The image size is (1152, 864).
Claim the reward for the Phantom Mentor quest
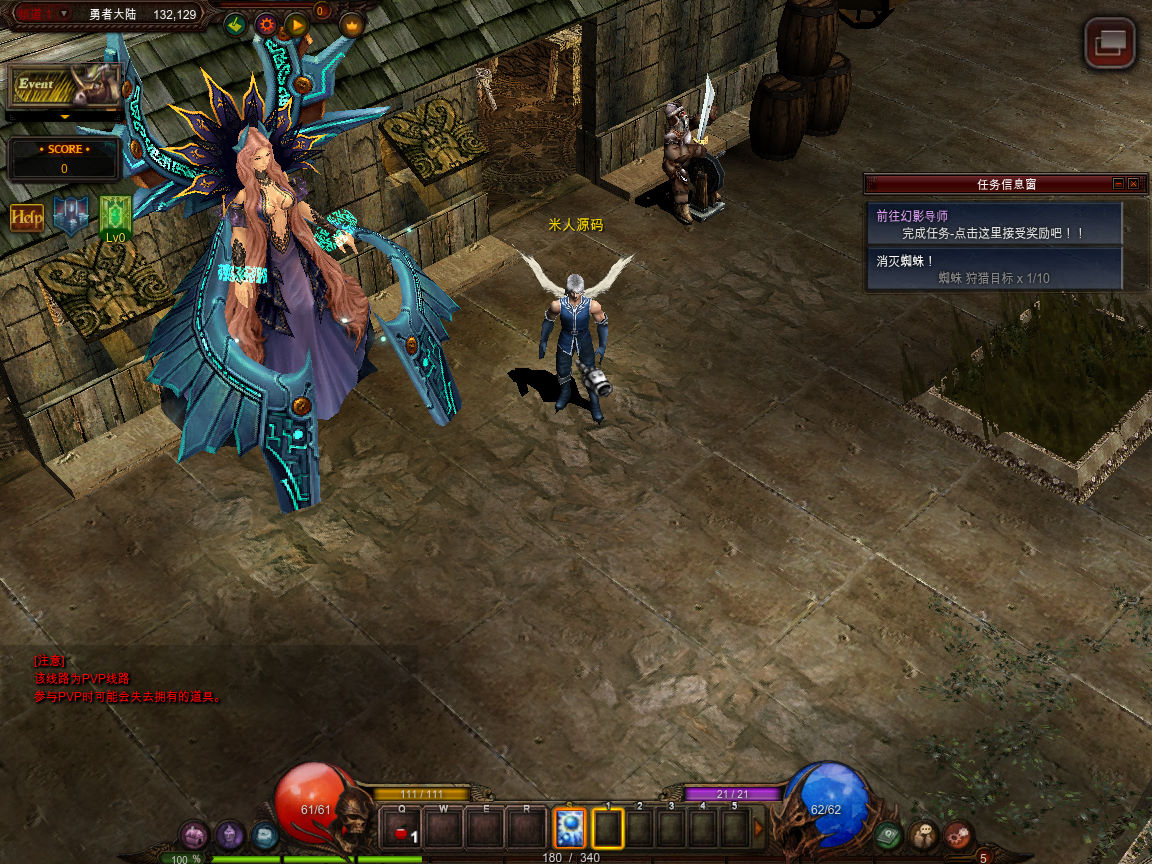(994, 225)
